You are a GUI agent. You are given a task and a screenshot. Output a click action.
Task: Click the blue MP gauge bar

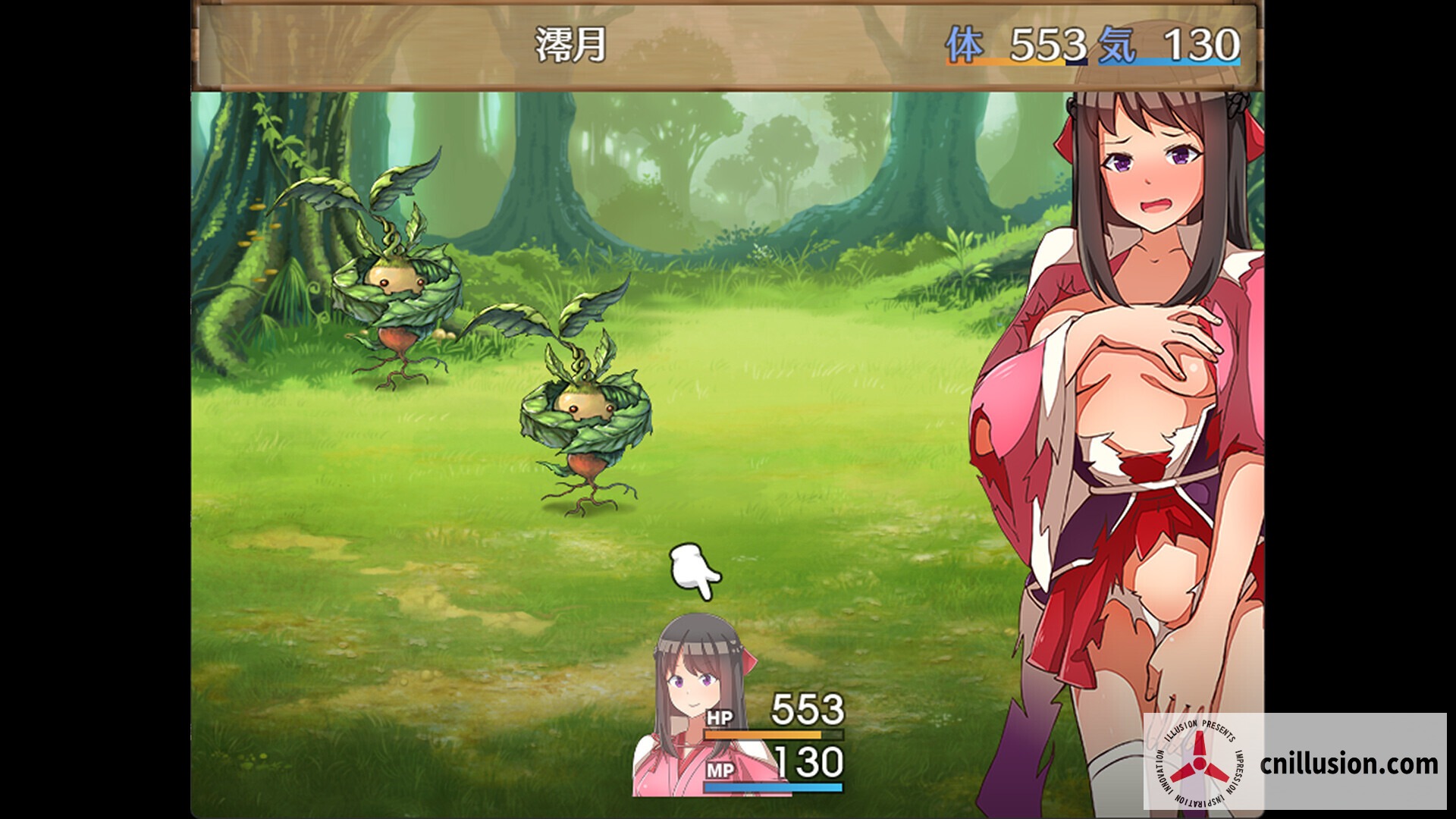coord(773,786)
